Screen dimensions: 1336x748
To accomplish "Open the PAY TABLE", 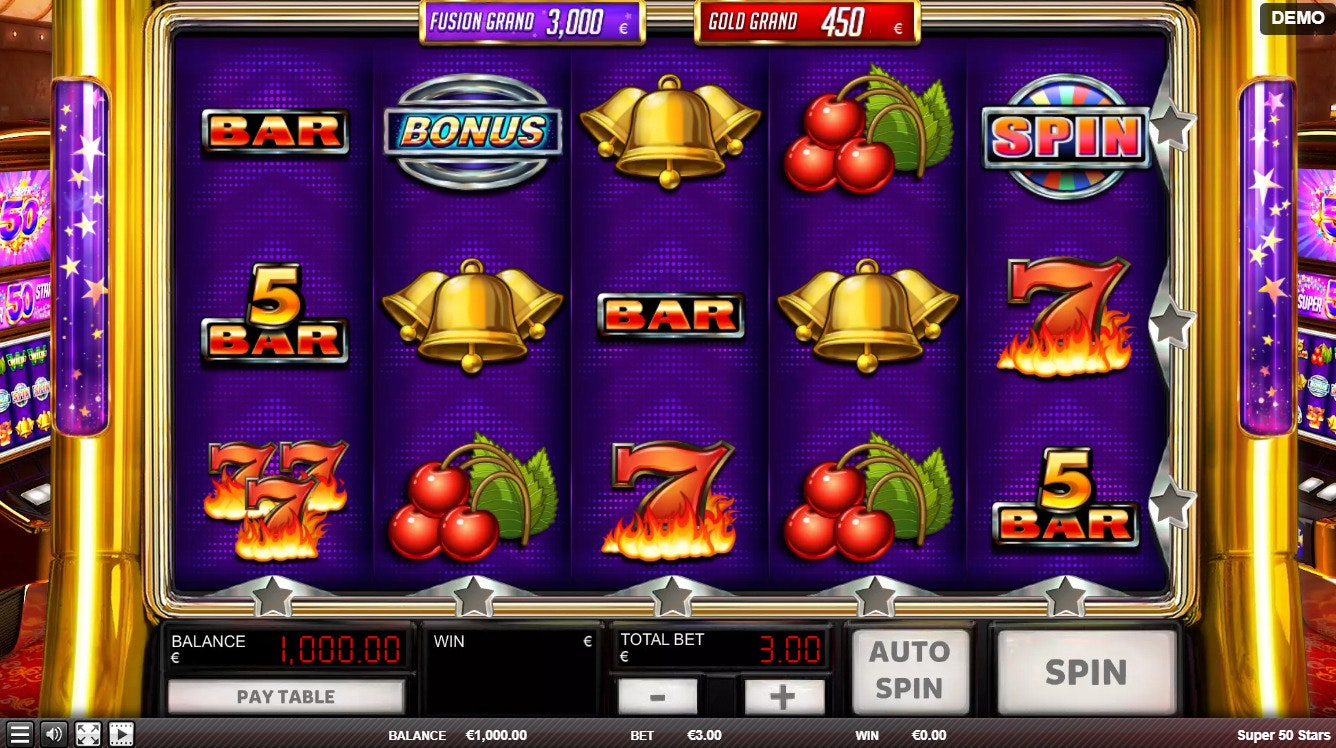I will tap(287, 697).
